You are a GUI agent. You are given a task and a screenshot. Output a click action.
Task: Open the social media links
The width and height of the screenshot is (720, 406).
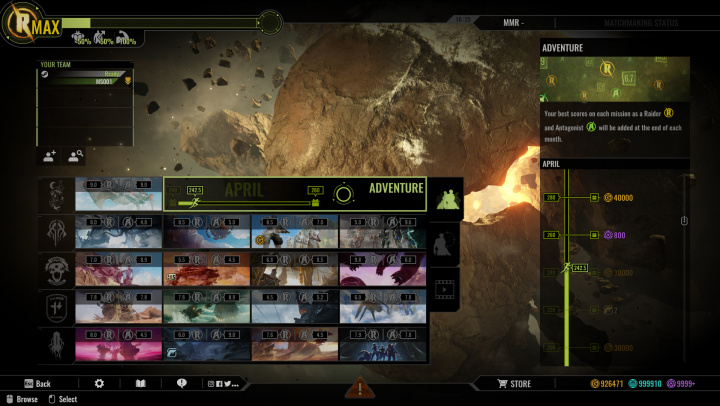pyautogui.click(x=224, y=383)
